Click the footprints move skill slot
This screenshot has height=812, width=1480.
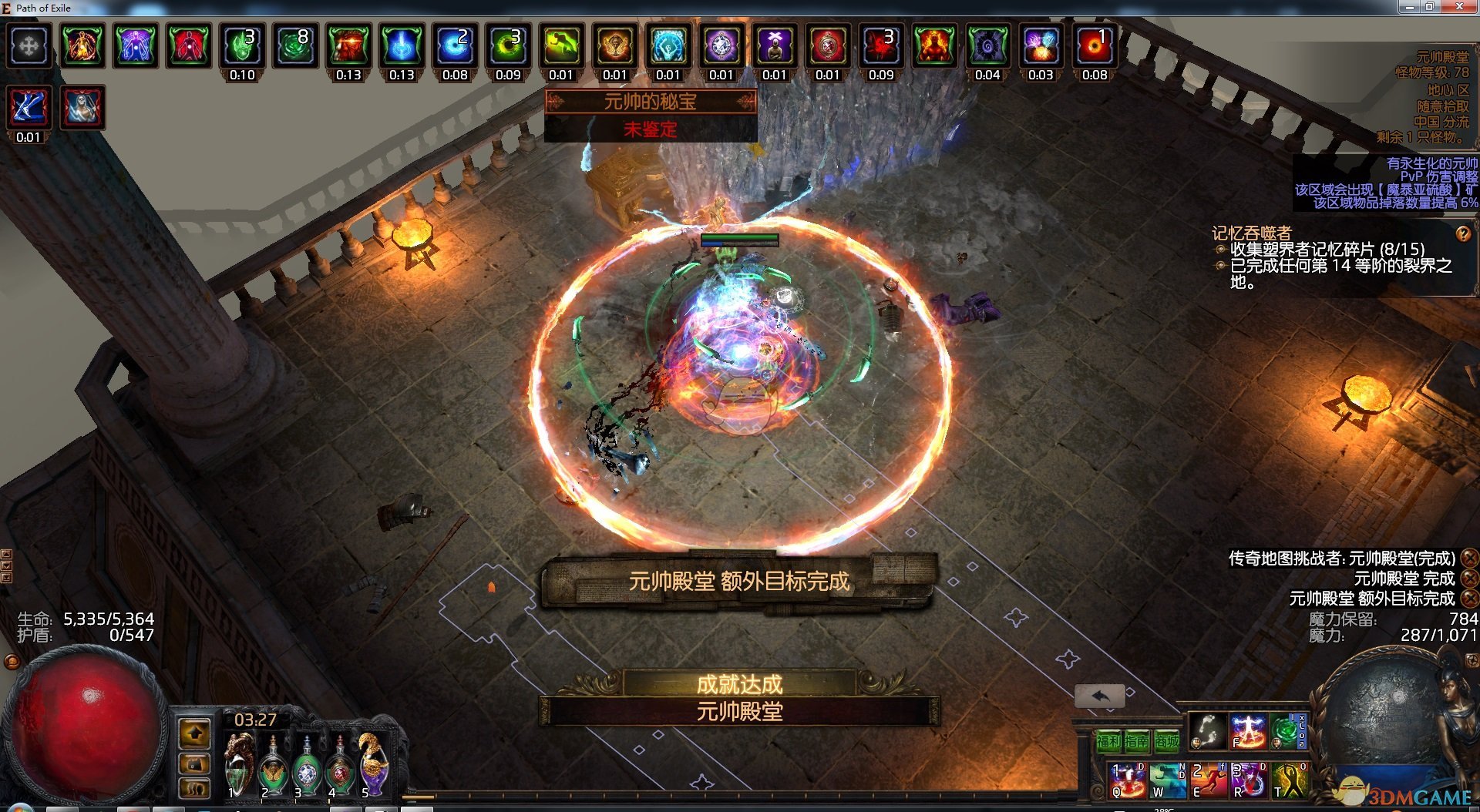[1207, 730]
